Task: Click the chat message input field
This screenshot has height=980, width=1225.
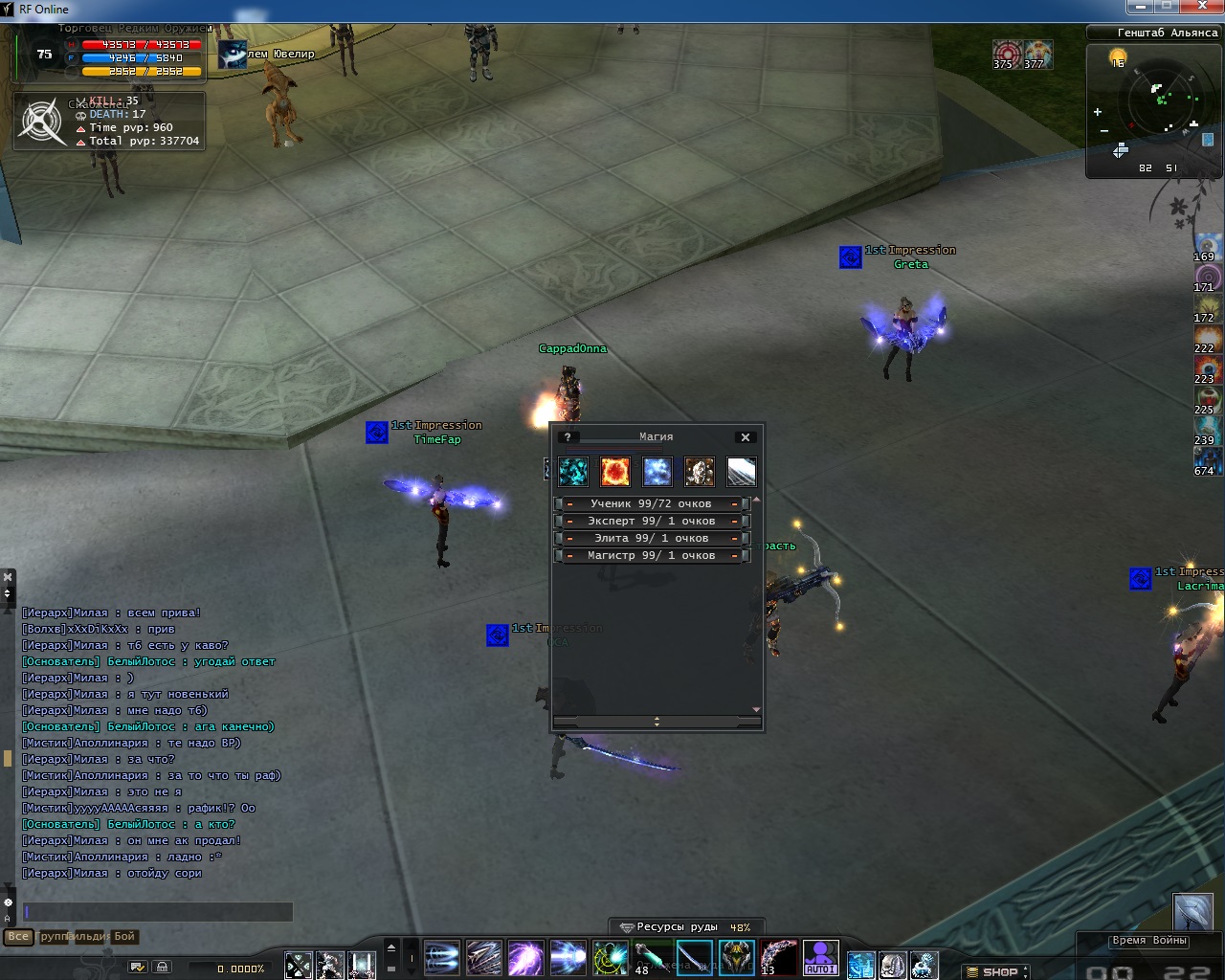Action: 158,912
